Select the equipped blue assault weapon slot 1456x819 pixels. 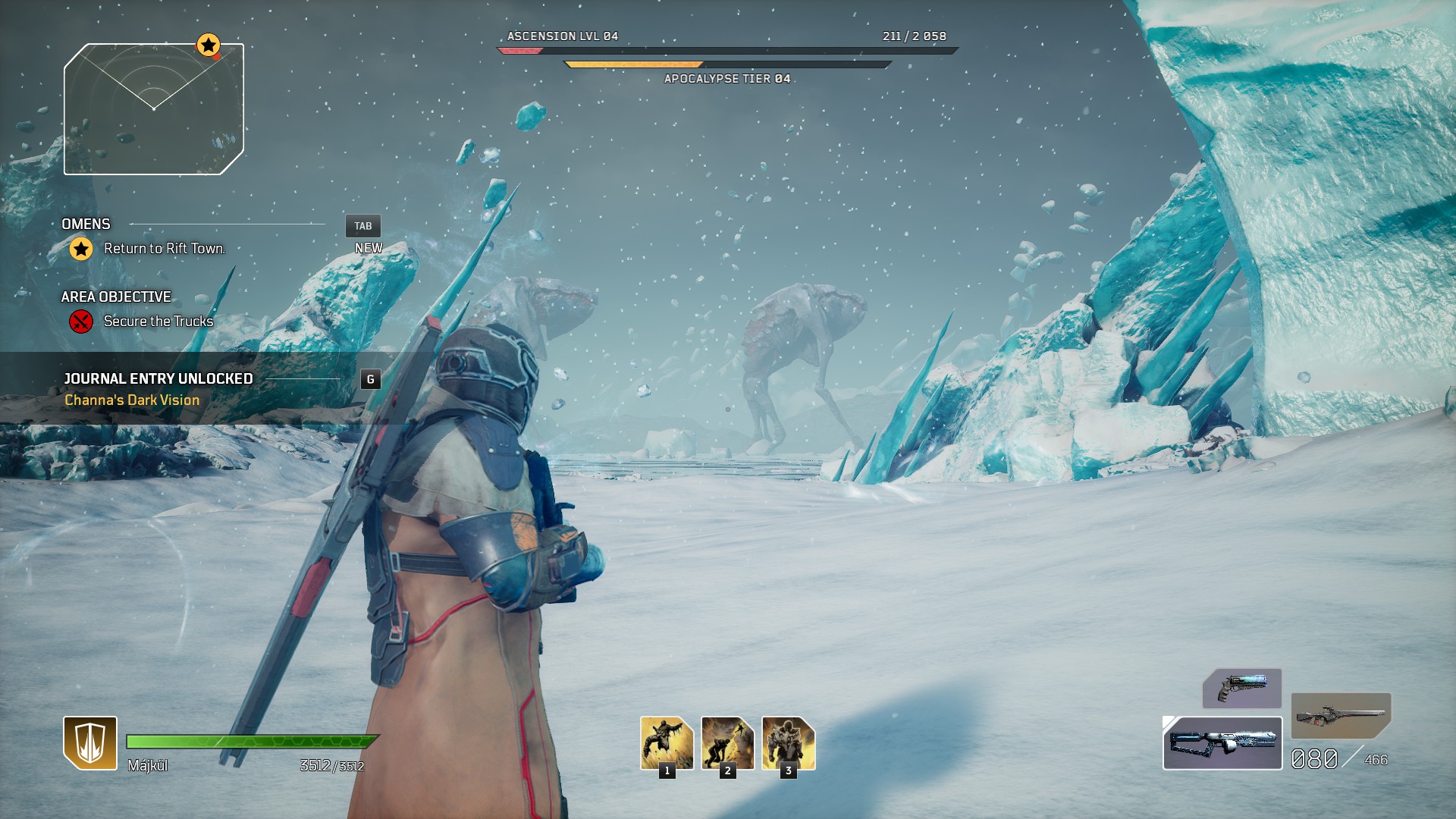1222,743
